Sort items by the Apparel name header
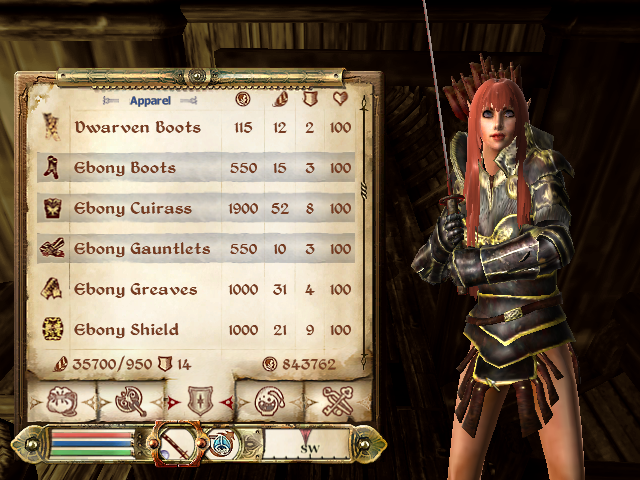This screenshot has width=640, height=480. pyautogui.click(x=150, y=101)
